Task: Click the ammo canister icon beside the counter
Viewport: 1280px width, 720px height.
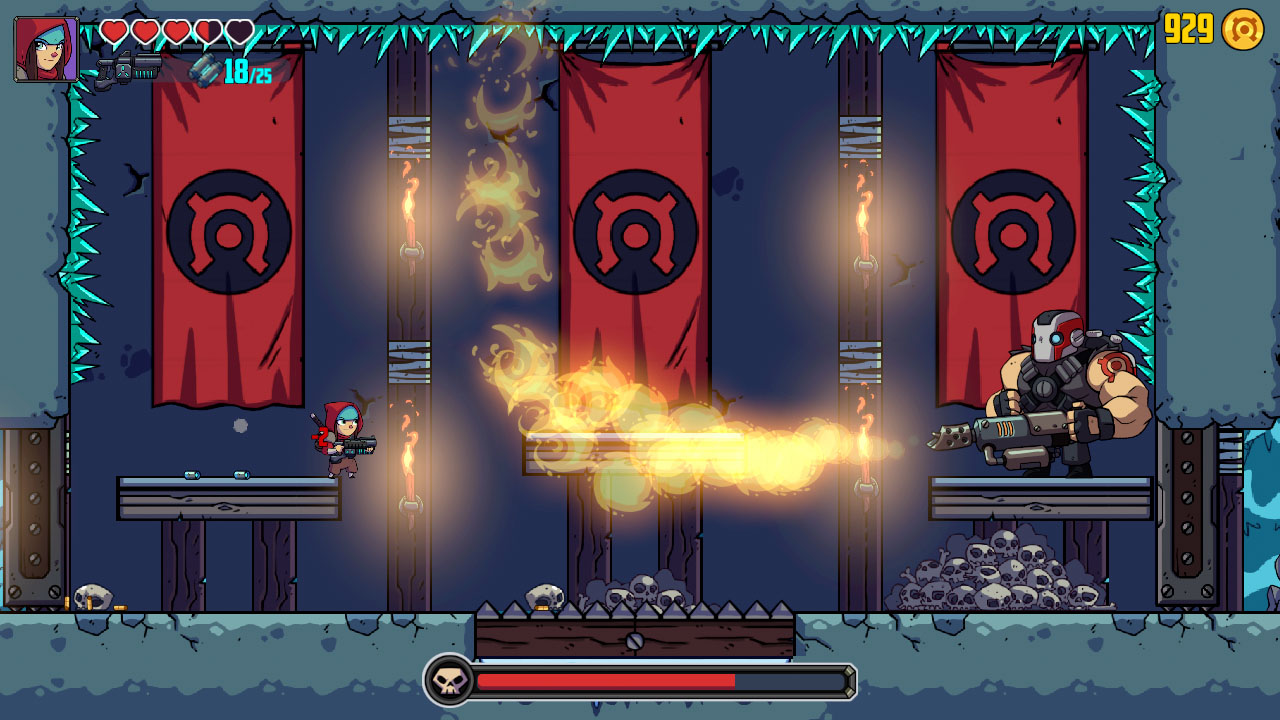Action: tap(207, 72)
